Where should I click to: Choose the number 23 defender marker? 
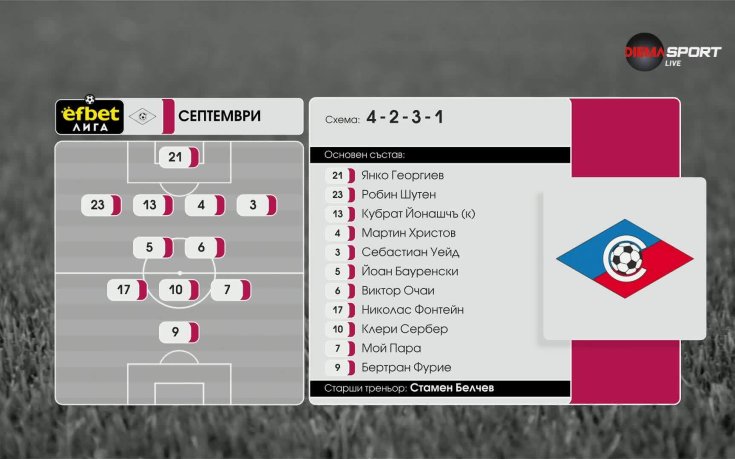pyautogui.click(x=101, y=205)
